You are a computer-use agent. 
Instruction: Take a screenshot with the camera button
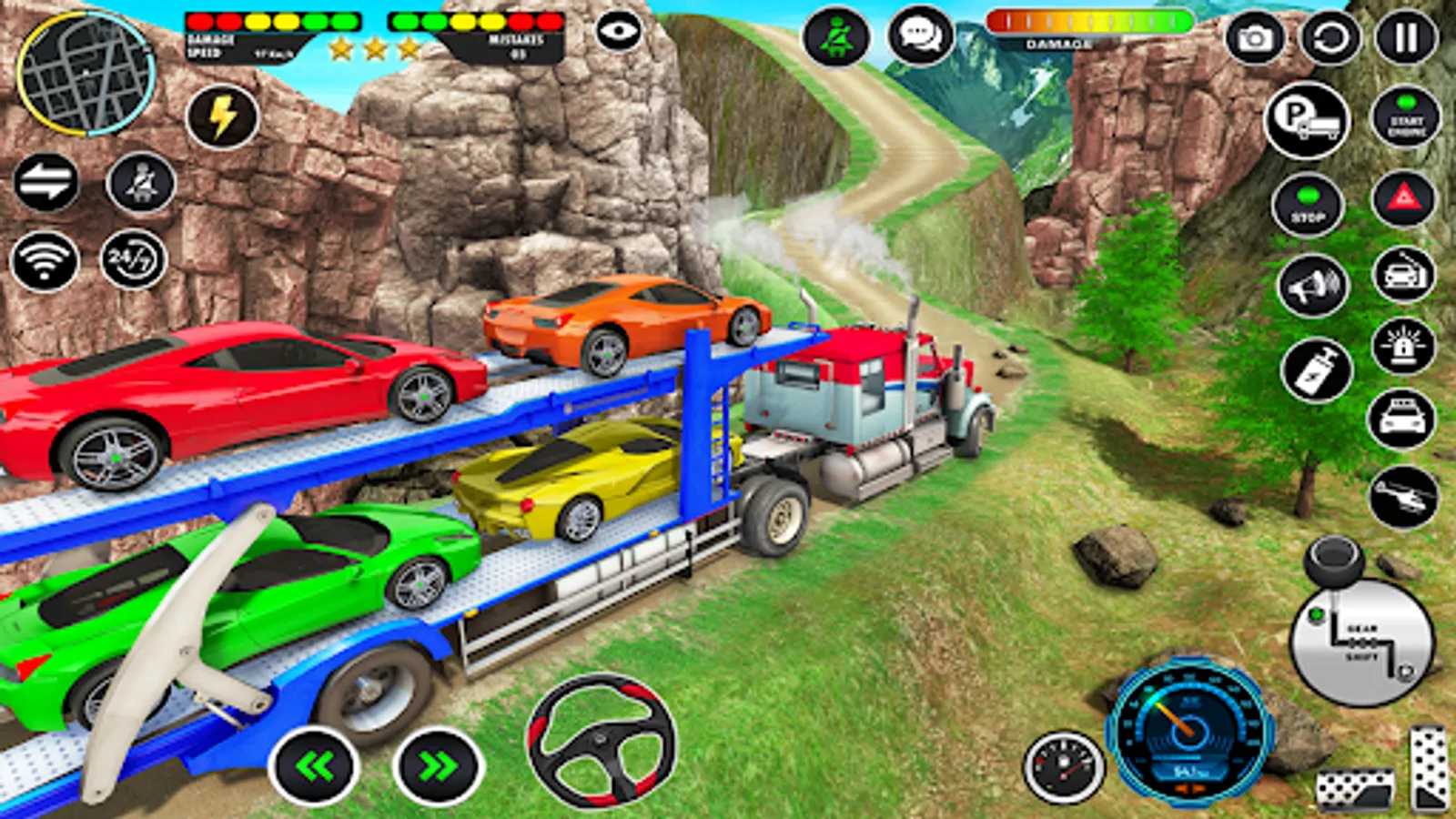click(x=1255, y=38)
